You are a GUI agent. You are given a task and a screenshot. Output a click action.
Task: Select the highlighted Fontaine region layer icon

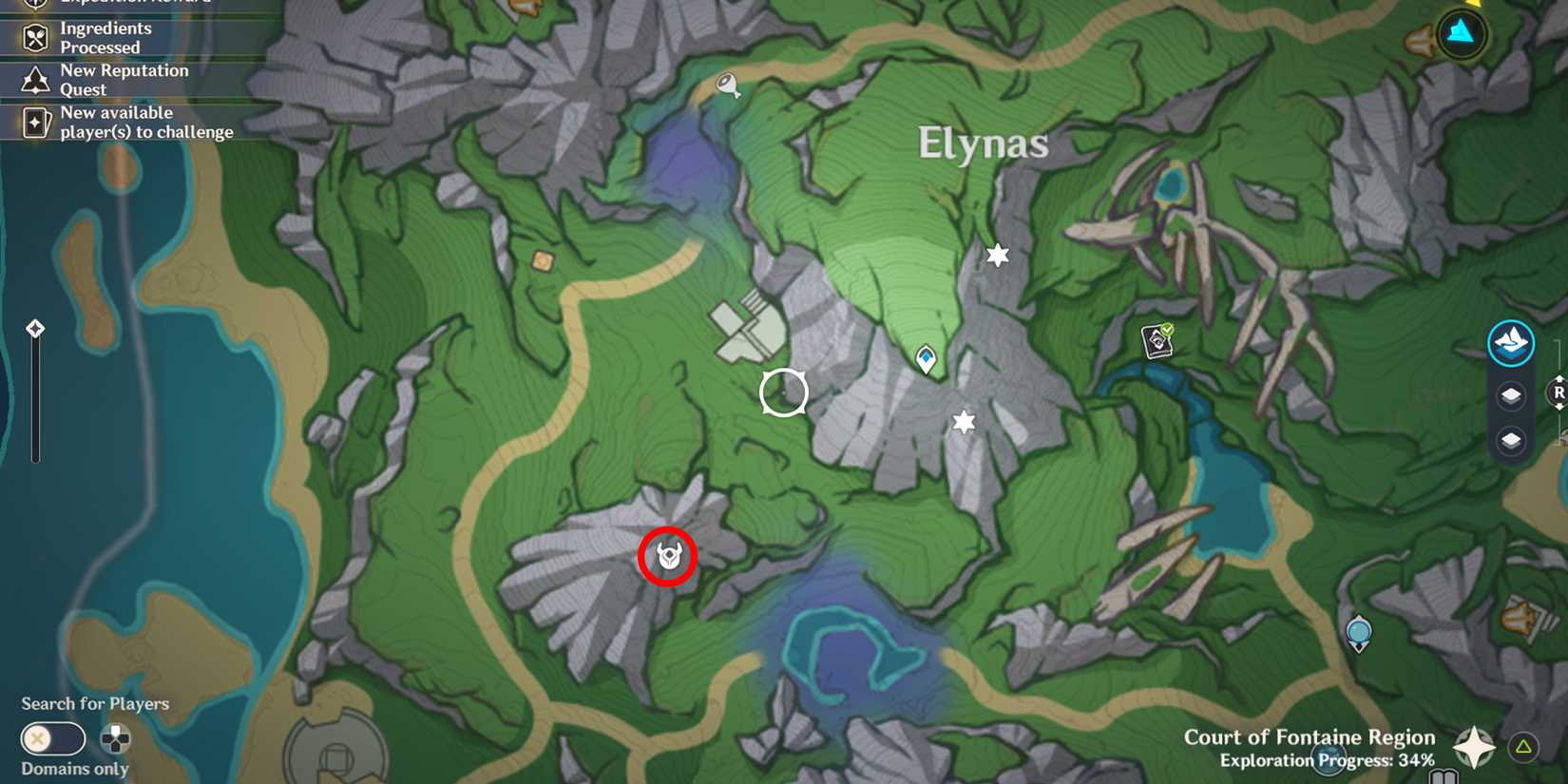pos(1511,343)
